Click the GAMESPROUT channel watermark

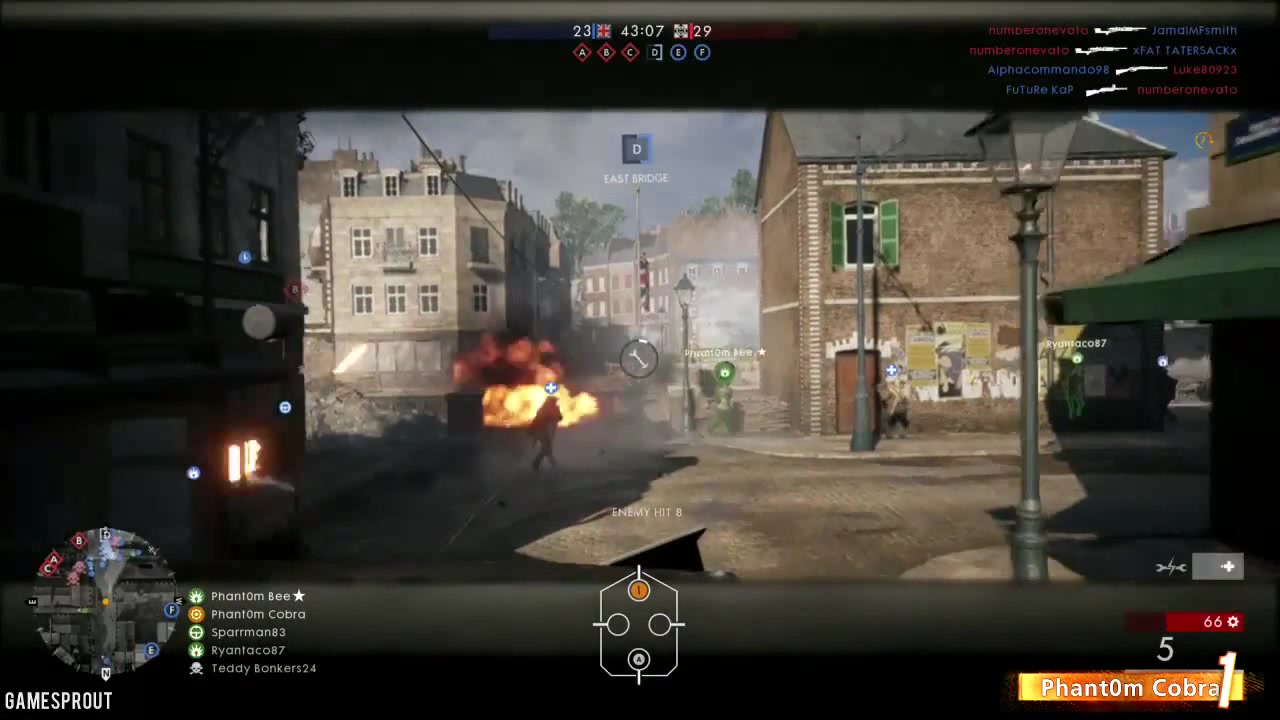pyautogui.click(x=58, y=701)
